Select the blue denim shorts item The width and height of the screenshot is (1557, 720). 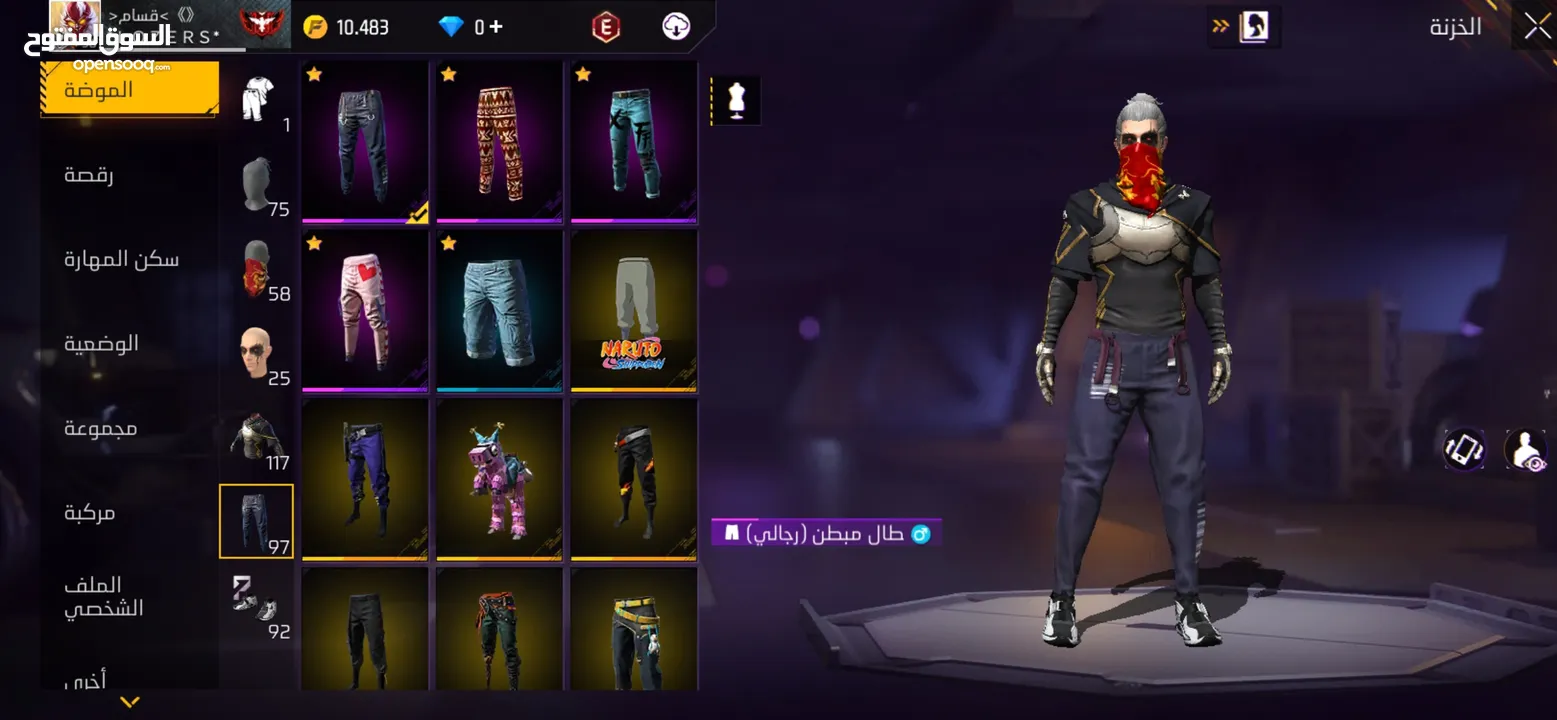[499, 311]
